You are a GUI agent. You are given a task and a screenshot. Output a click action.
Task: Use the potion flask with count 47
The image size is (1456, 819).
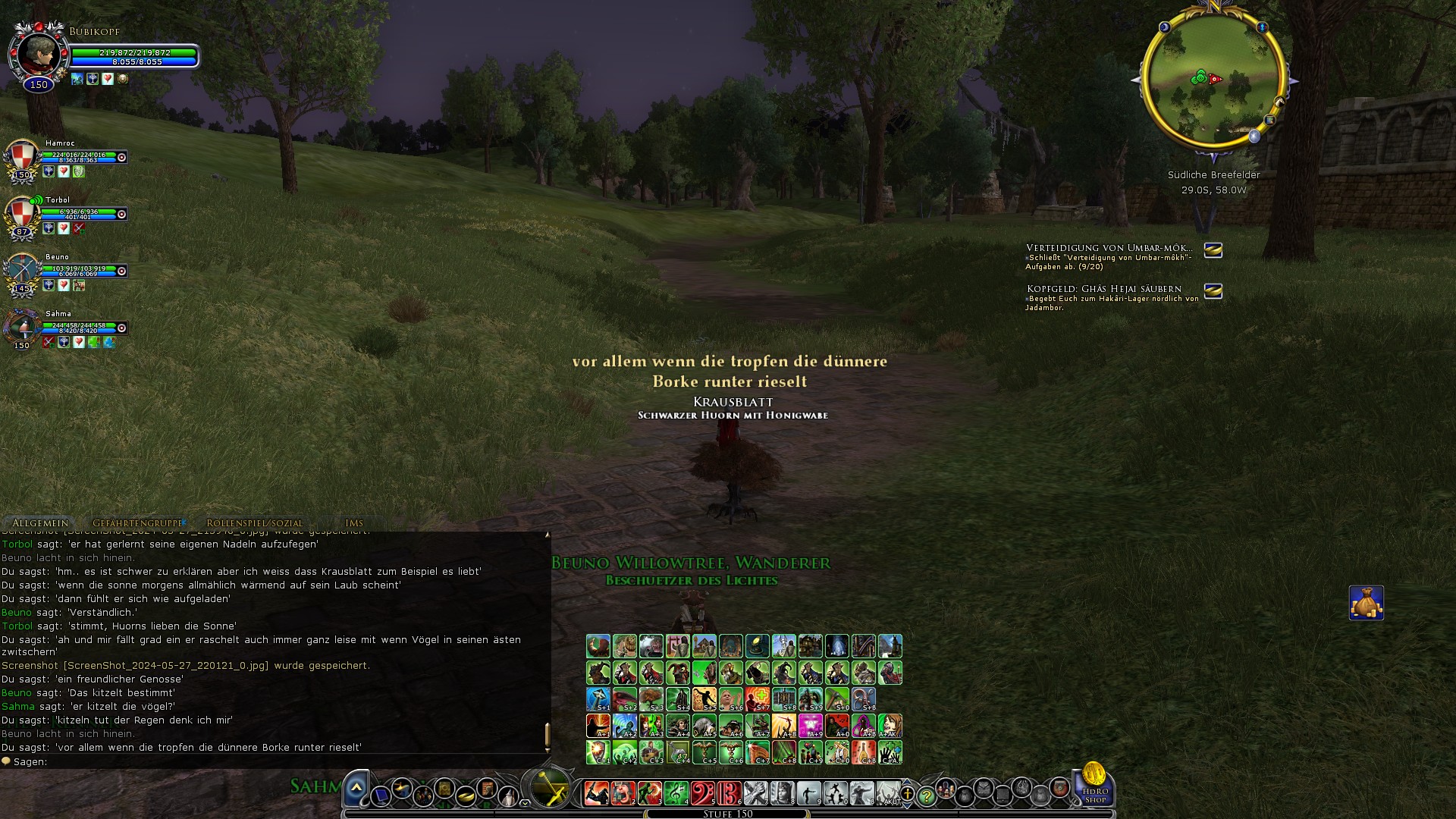678,752
